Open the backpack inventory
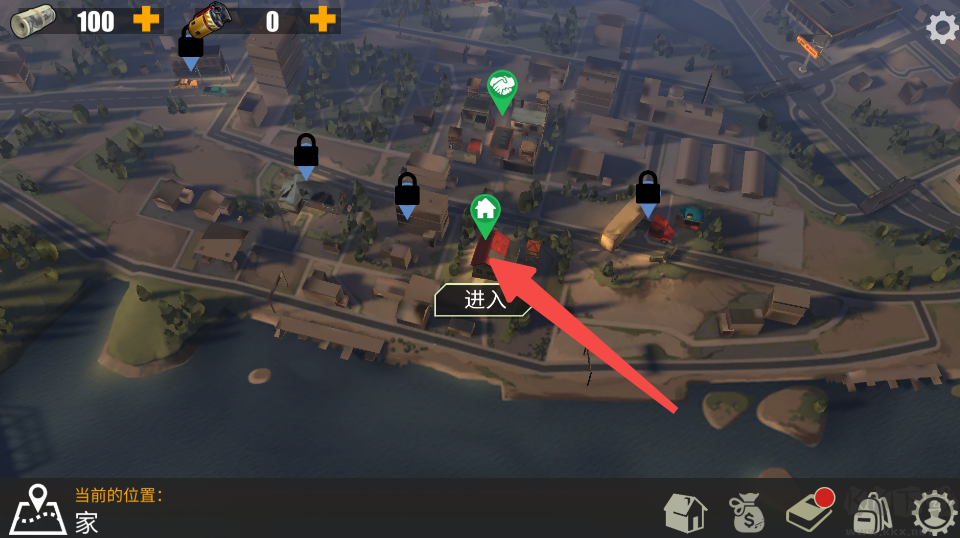This screenshot has width=960, height=538. tap(871, 513)
